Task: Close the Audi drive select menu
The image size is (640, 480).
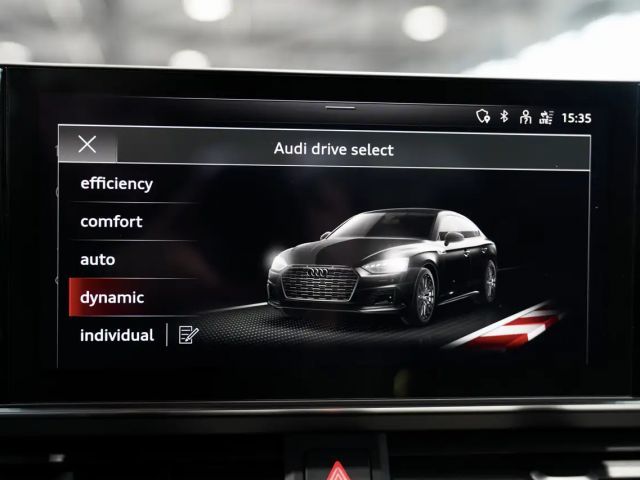Action: tap(88, 144)
